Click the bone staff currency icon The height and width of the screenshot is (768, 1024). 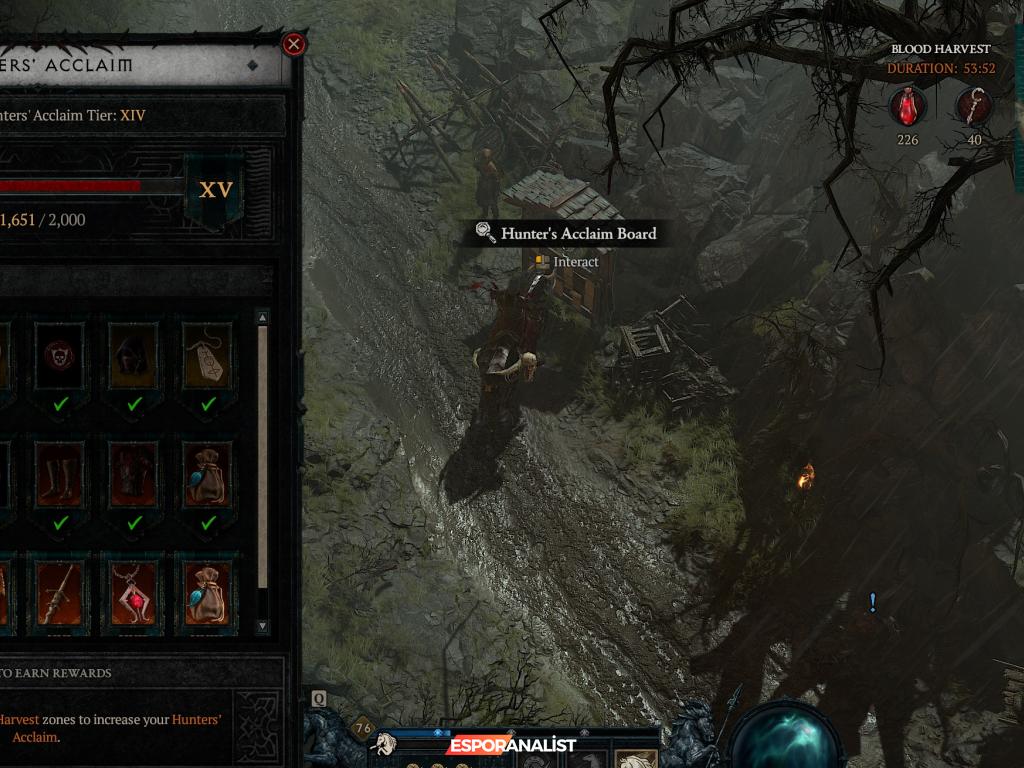[974, 106]
